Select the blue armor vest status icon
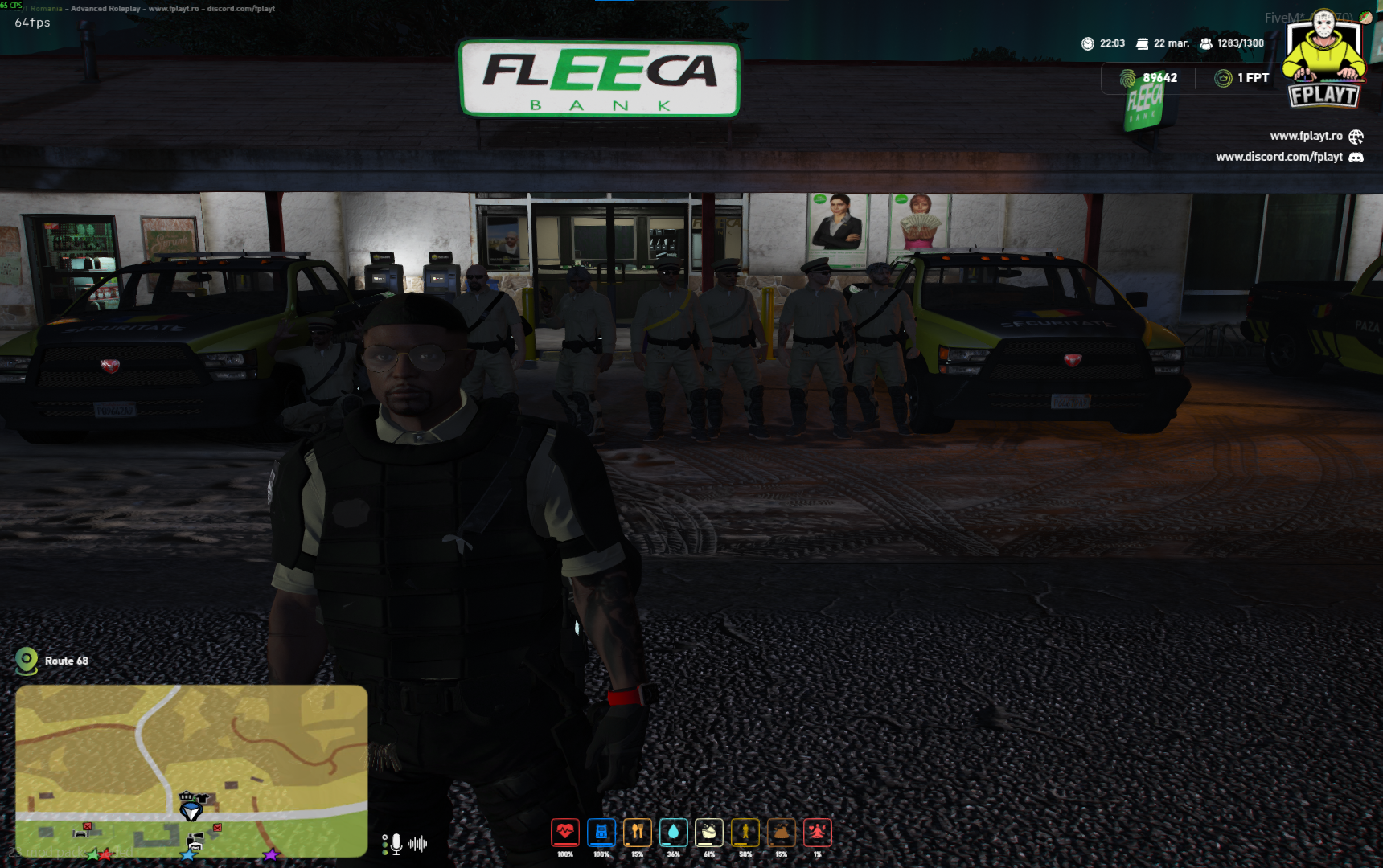The height and width of the screenshot is (868, 1383). click(x=601, y=833)
